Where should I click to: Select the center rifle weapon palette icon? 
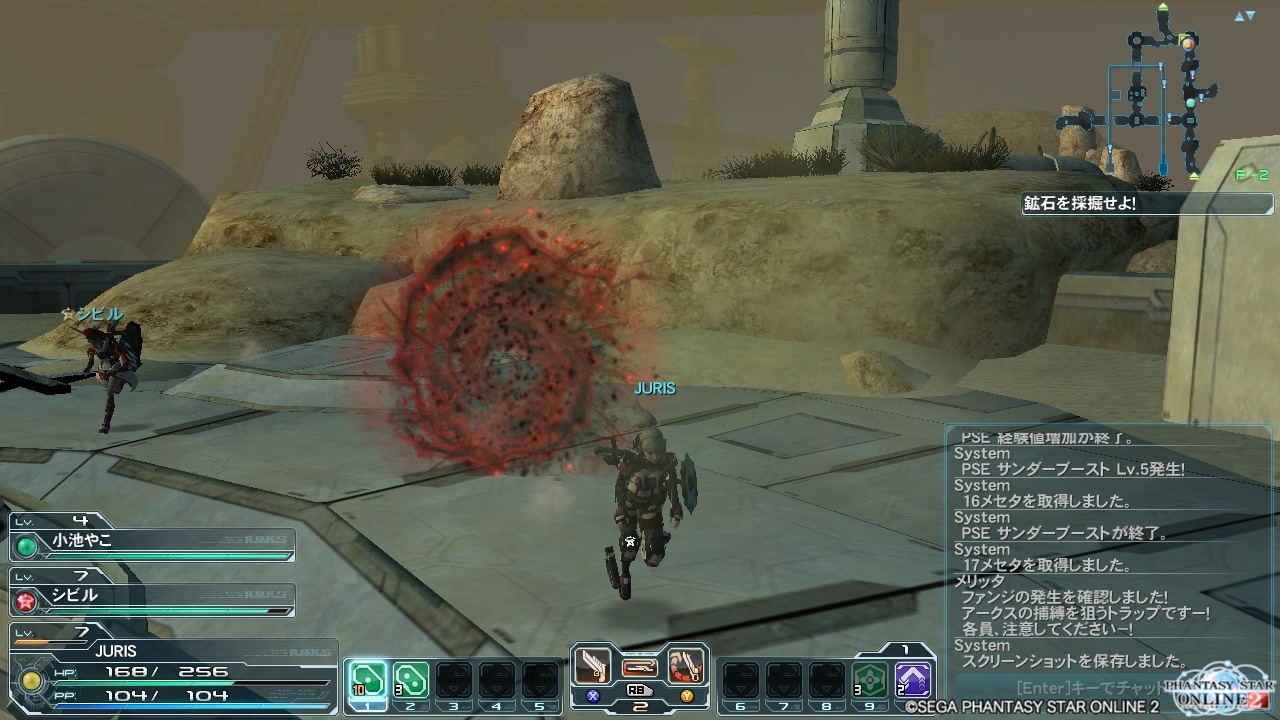pos(639,666)
